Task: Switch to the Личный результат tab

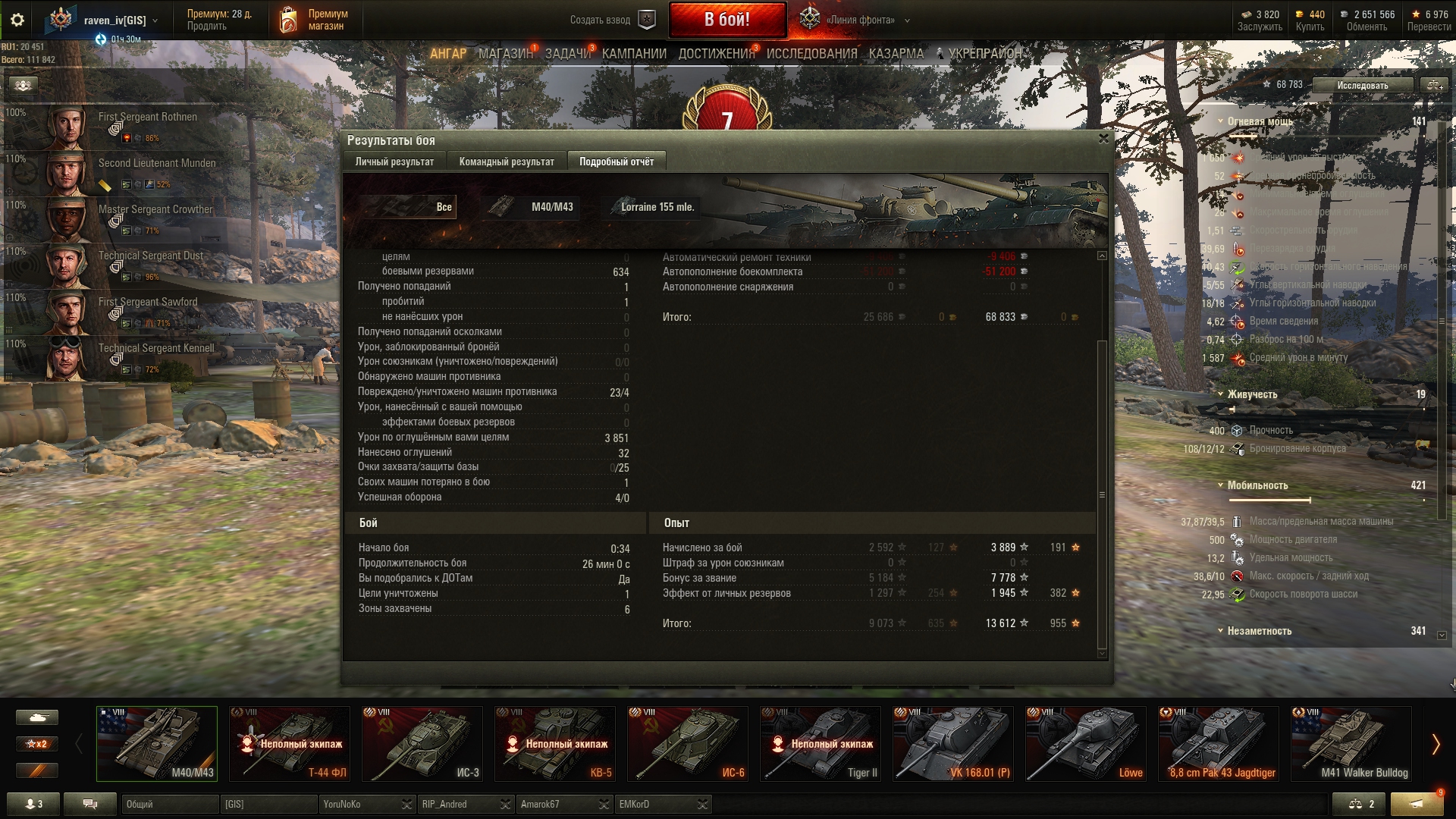Action: [x=394, y=162]
